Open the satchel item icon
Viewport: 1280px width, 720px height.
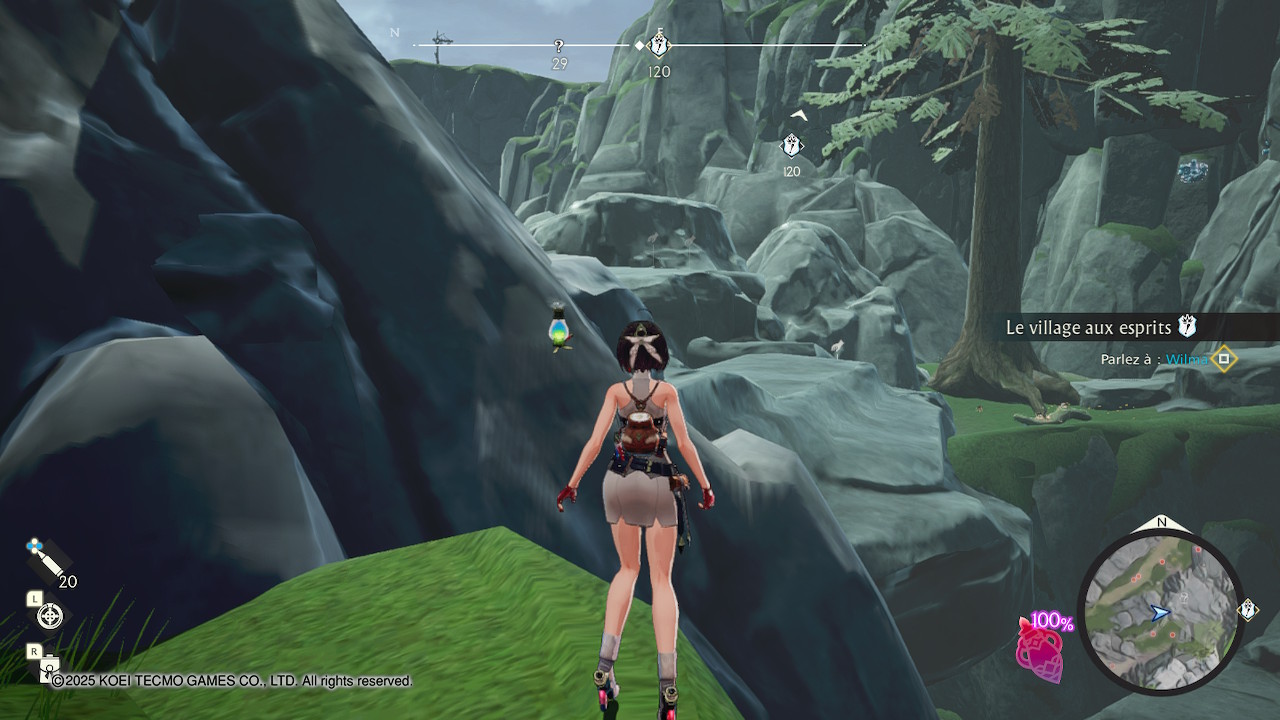coord(48,670)
